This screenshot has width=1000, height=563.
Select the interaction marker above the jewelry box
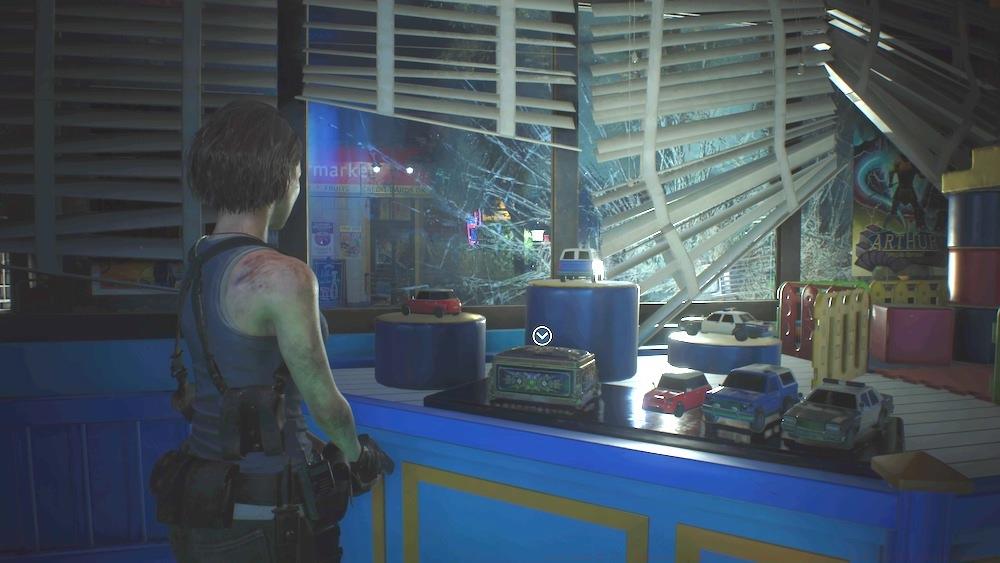point(542,336)
